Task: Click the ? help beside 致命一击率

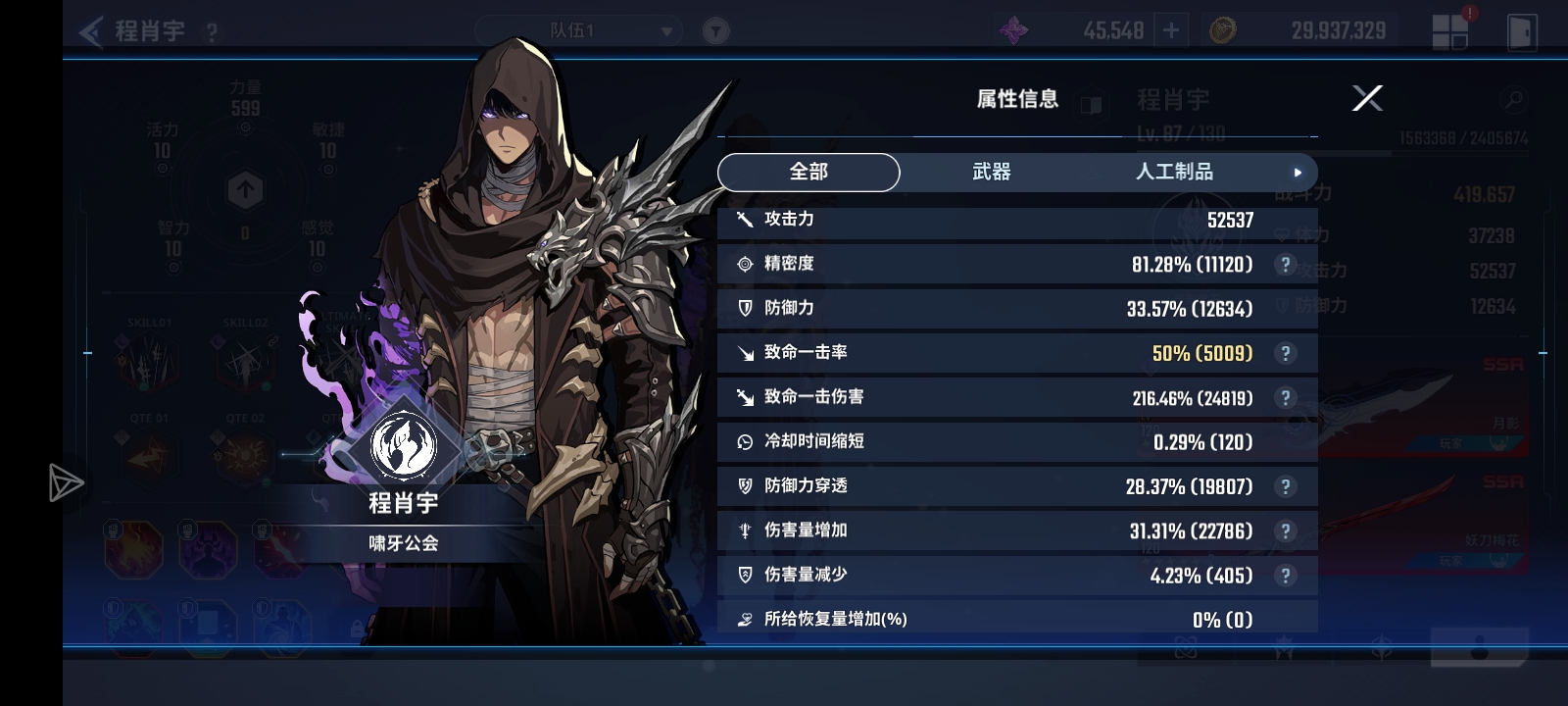Action: click(1286, 353)
